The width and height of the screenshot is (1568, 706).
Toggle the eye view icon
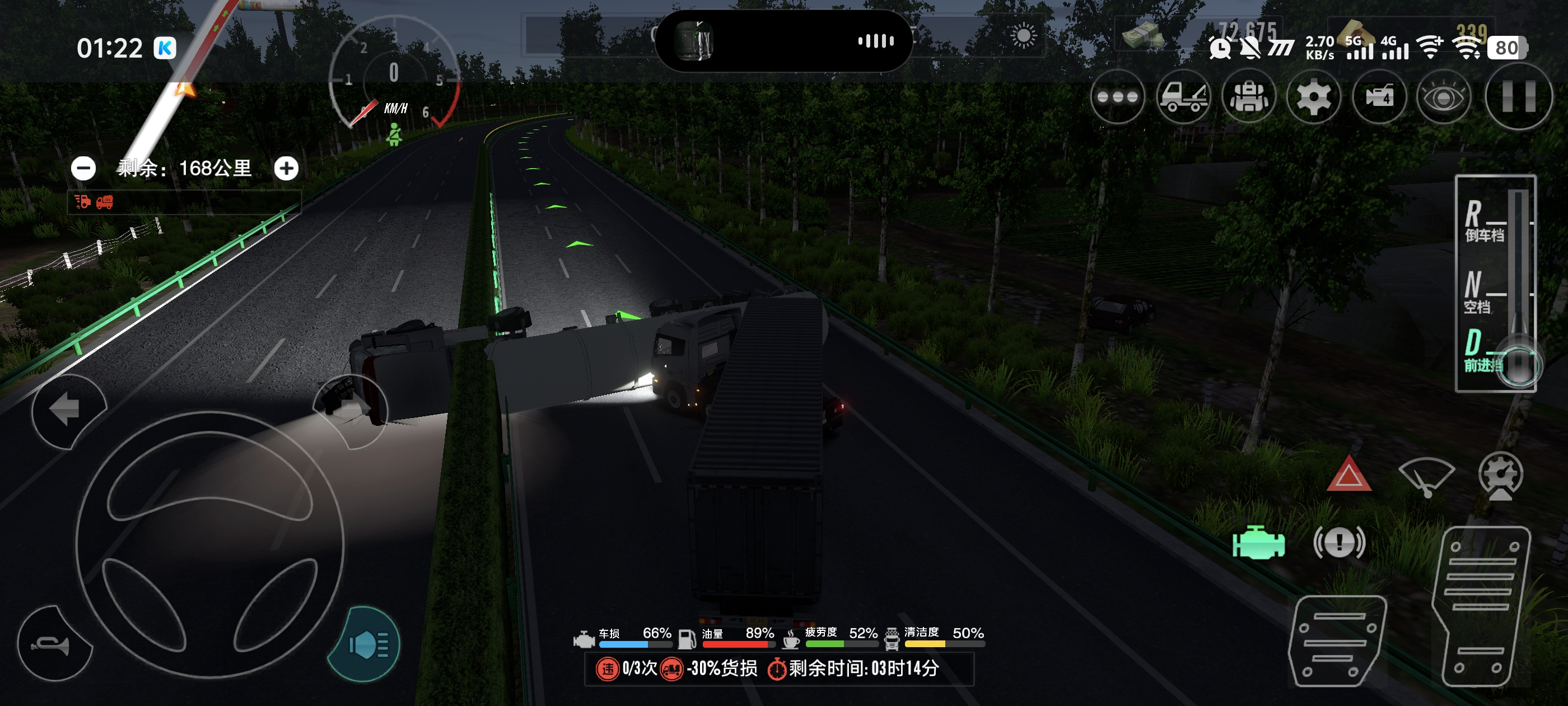[1443, 97]
